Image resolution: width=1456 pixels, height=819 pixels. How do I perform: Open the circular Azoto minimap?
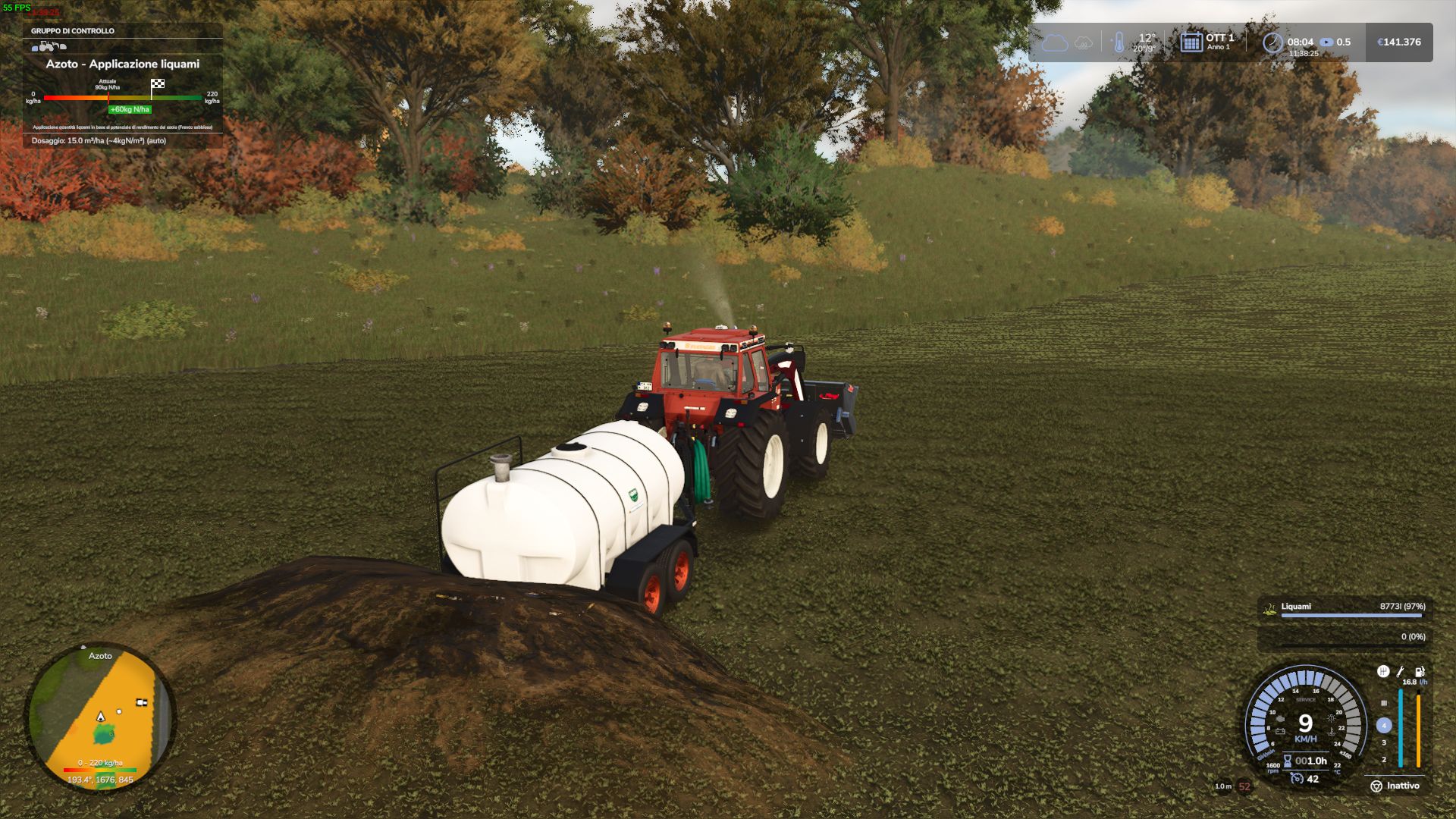[x=101, y=717]
